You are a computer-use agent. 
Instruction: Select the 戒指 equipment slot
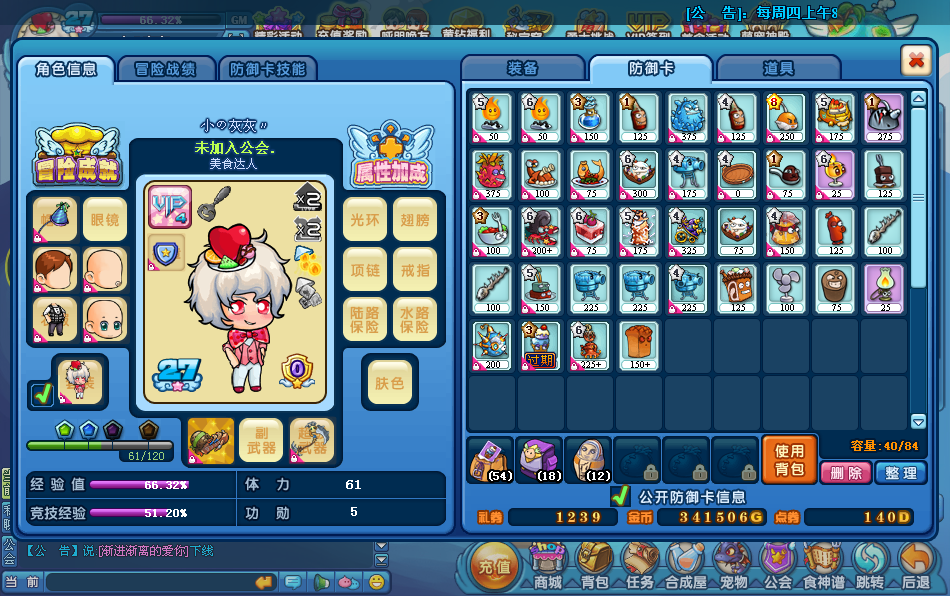pyautogui.click(x=414, y=269)
